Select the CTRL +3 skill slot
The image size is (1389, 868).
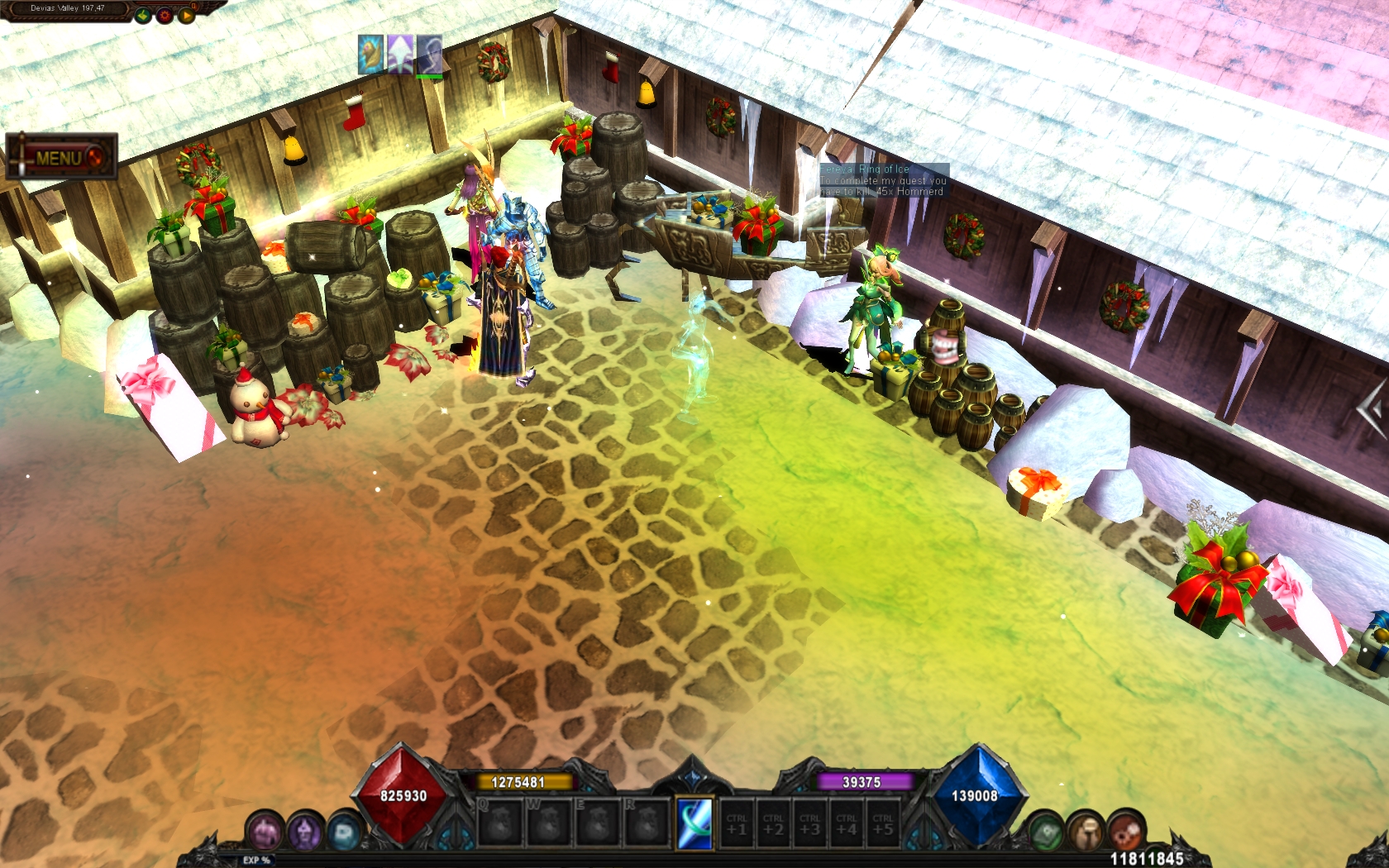point(809,823)
